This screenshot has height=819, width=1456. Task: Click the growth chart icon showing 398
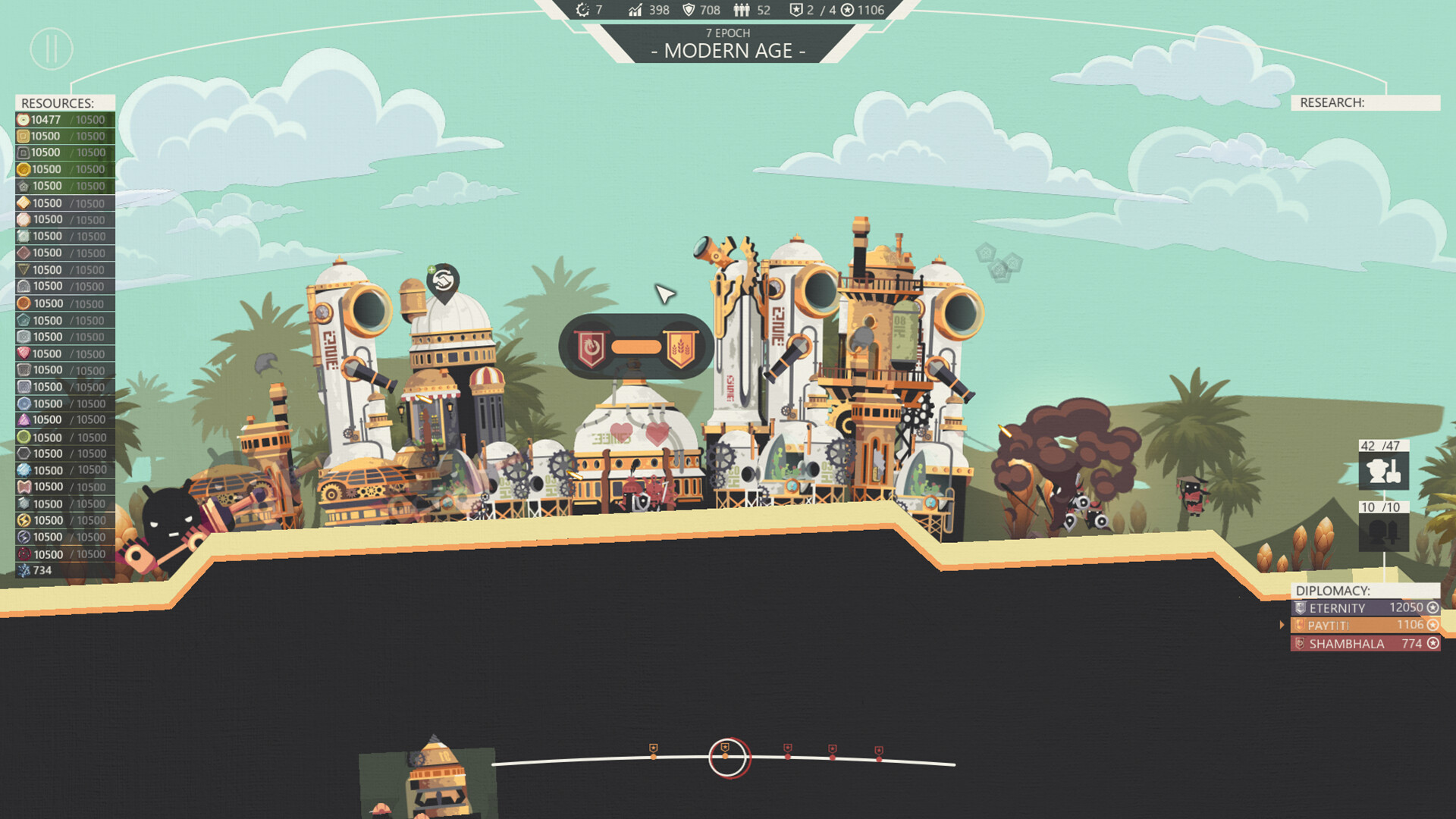pos(635,10)
